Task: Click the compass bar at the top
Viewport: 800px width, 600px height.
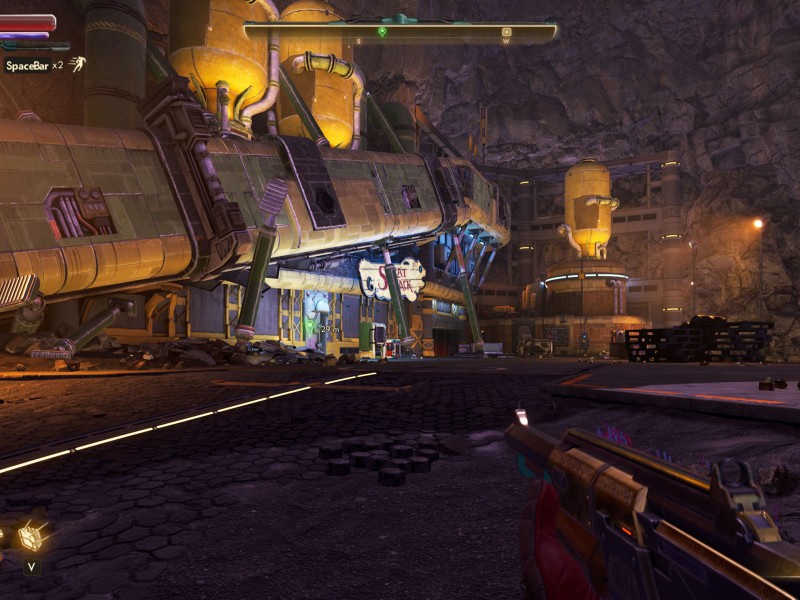Action: pos(400,32)
